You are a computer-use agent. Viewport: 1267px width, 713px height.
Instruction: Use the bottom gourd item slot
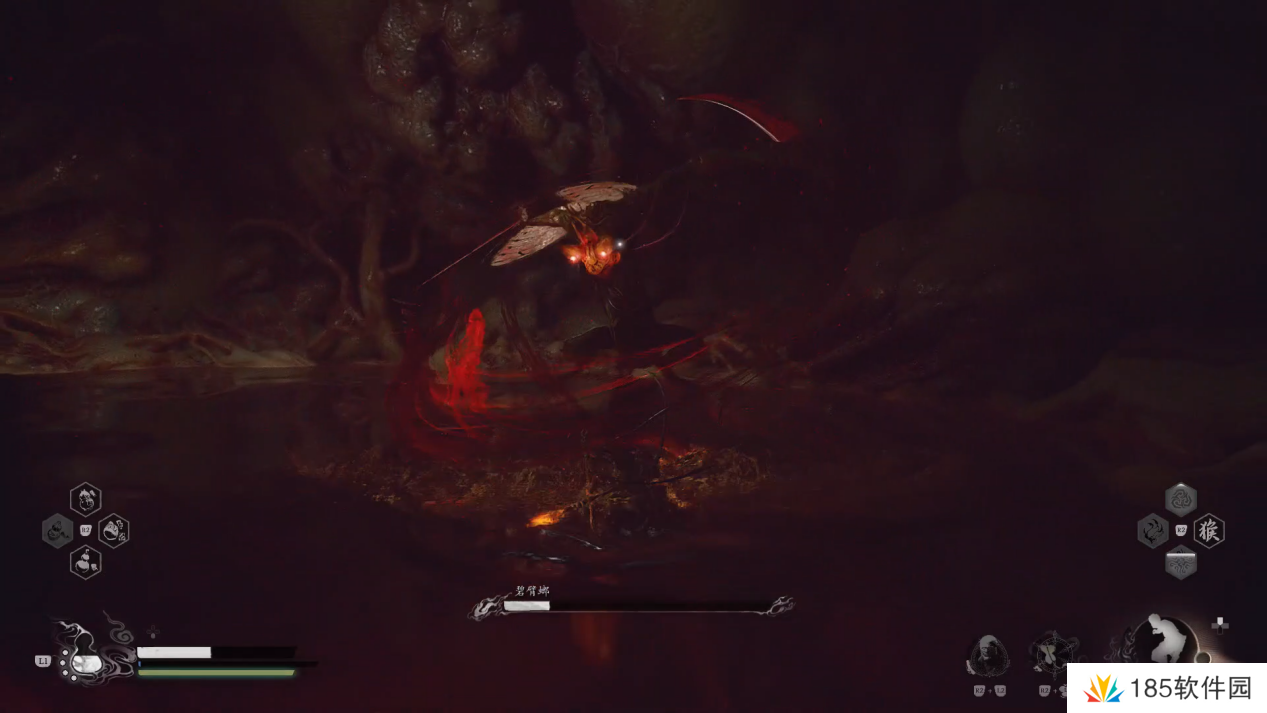[85, 562]
